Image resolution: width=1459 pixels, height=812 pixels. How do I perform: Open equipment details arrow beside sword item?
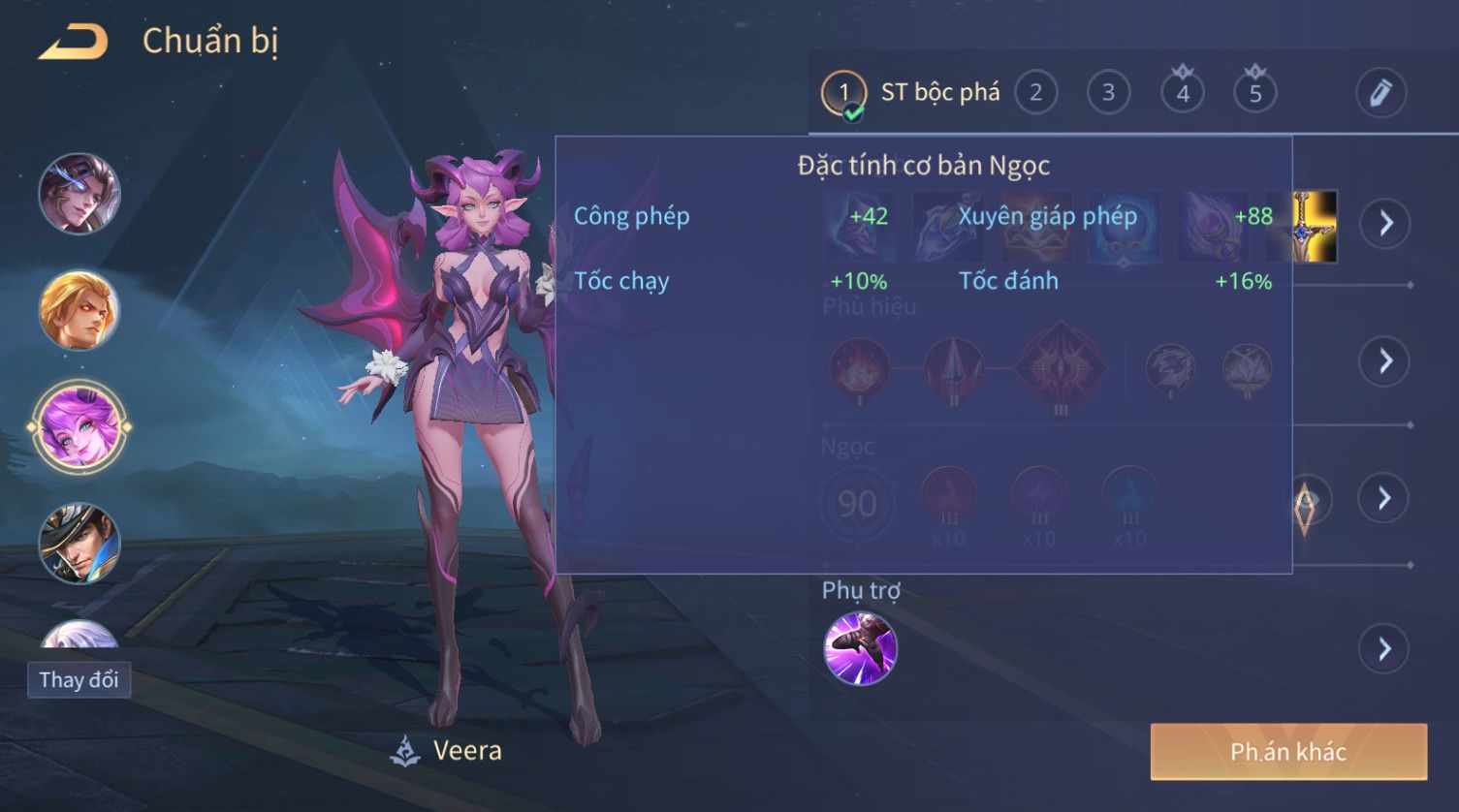(x=1385, y=223)
